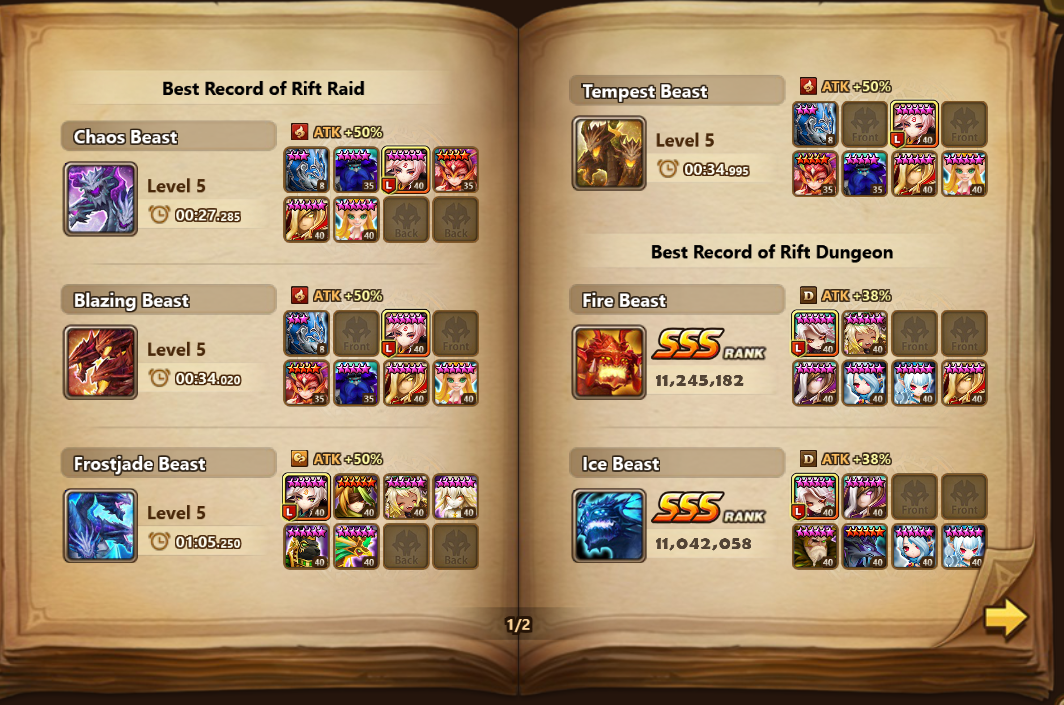Image resolution: width=1064 pixels, height=705 pixels.
Task: Select the Ice Beast portrait
Action: coord(609,525)
